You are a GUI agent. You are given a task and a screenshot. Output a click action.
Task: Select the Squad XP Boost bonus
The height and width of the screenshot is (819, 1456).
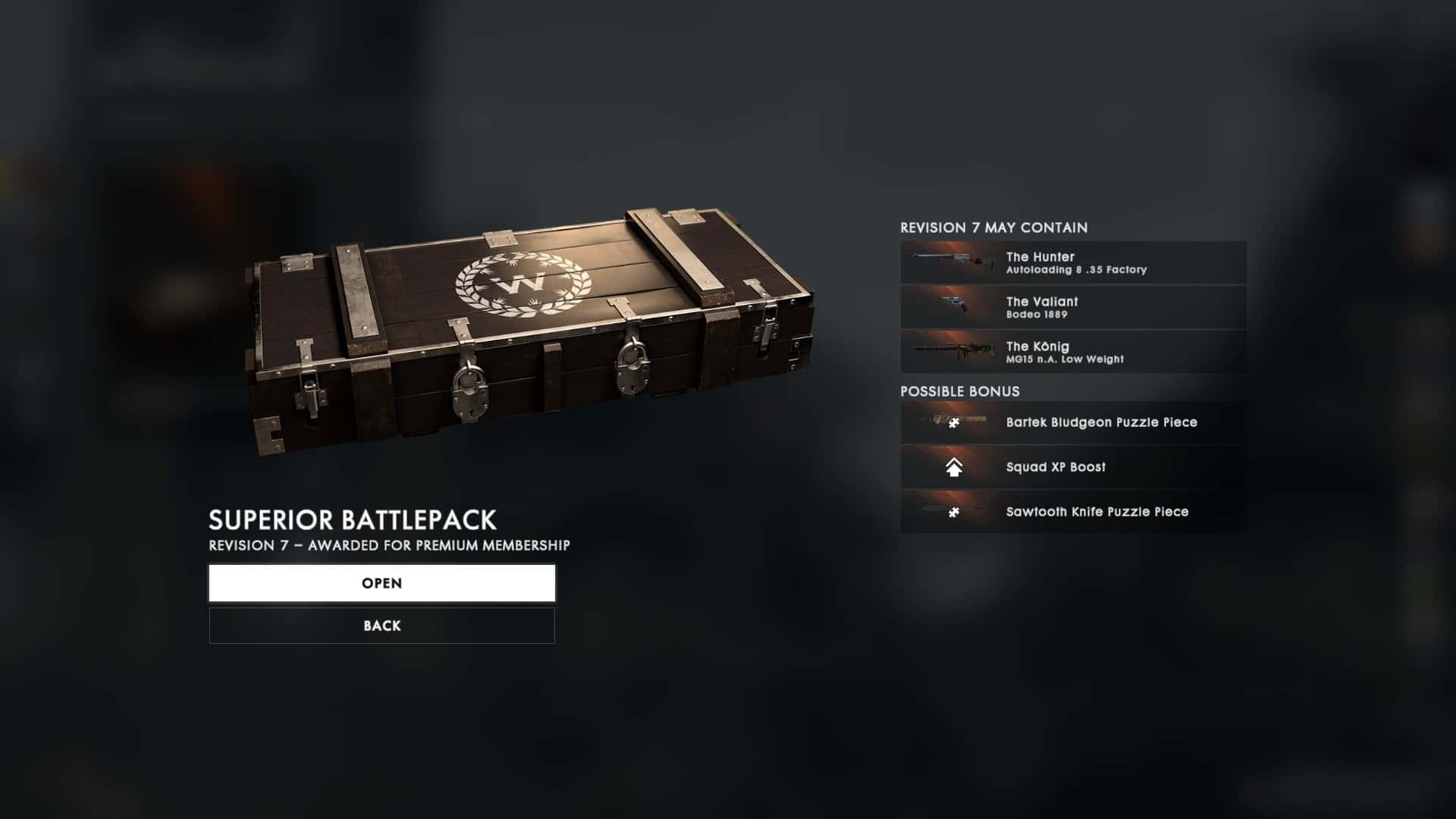point(1072,467)
